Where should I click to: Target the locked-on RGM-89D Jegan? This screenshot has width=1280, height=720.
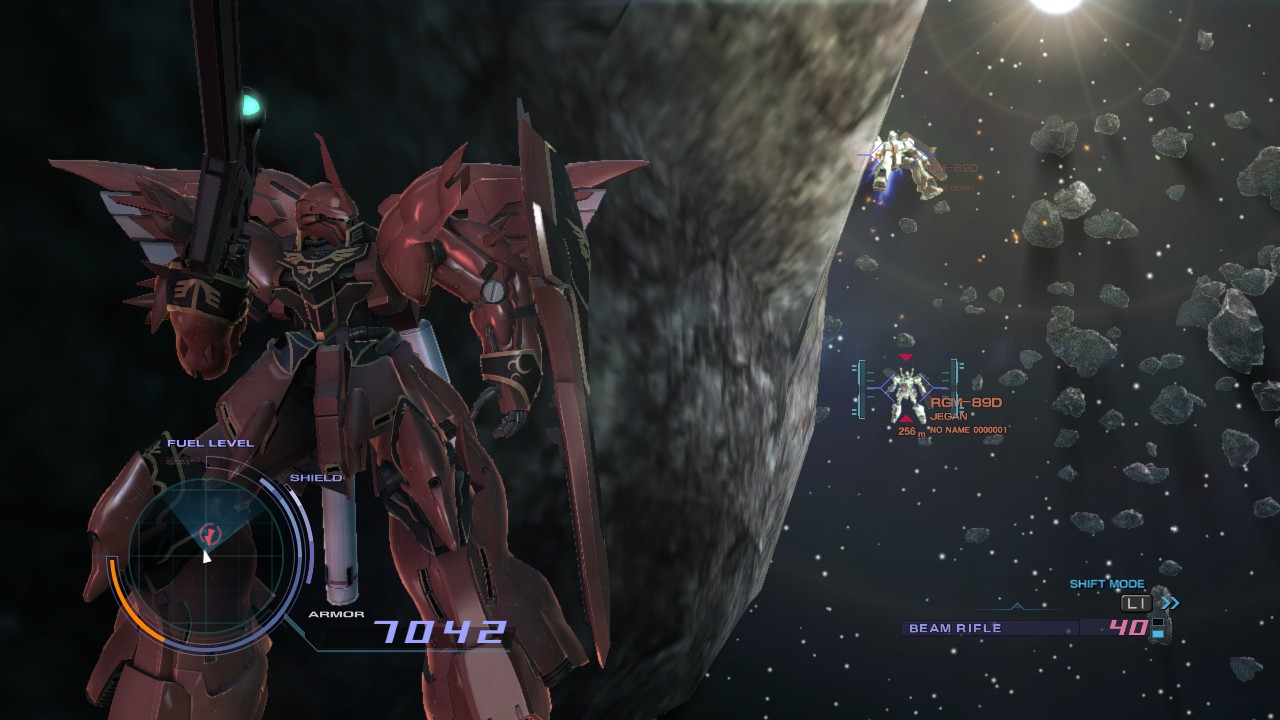point(905,392)
